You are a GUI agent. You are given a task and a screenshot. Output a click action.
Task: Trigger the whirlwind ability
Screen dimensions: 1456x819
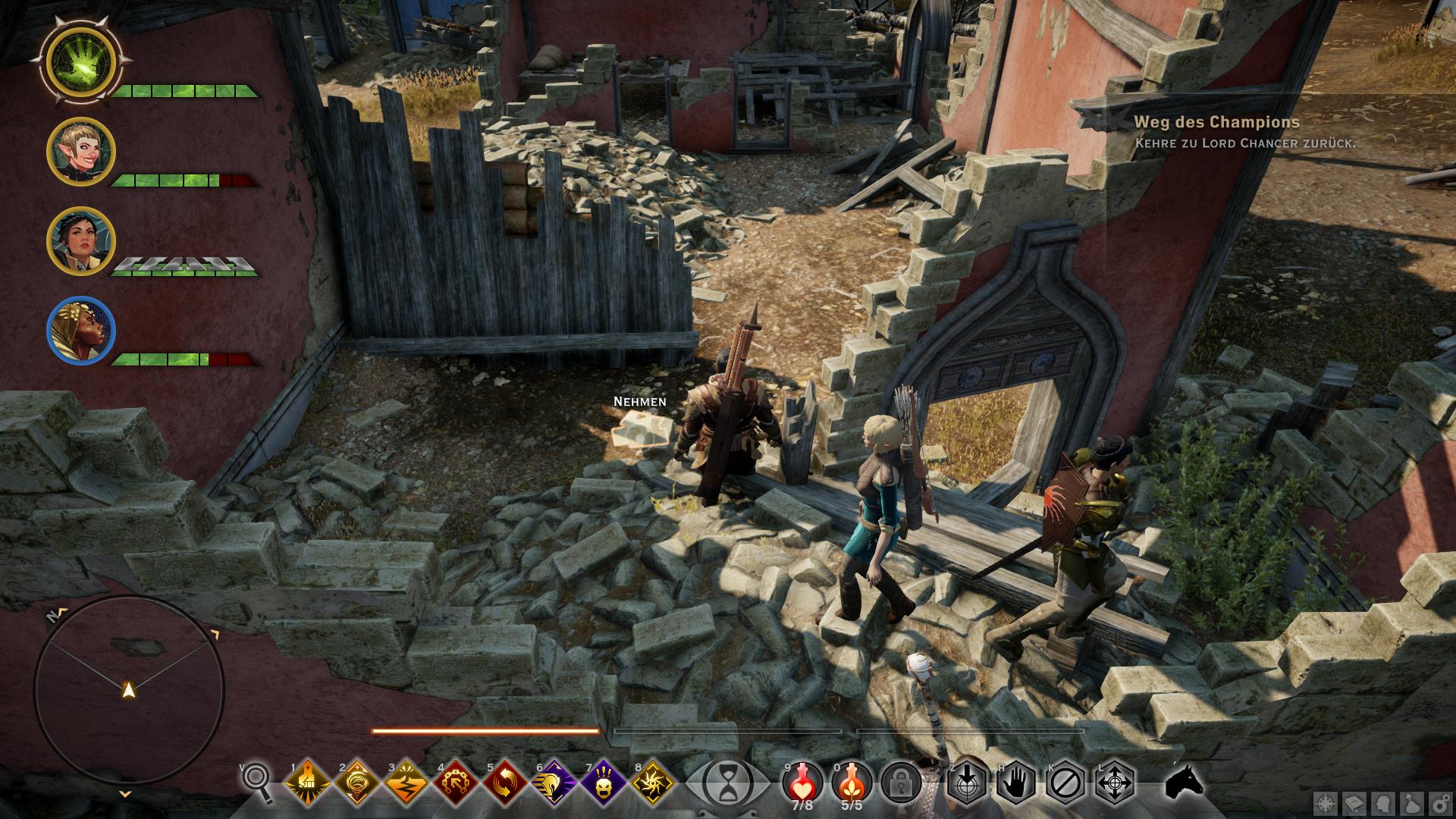pyautogui.click(x=357, y=781)
